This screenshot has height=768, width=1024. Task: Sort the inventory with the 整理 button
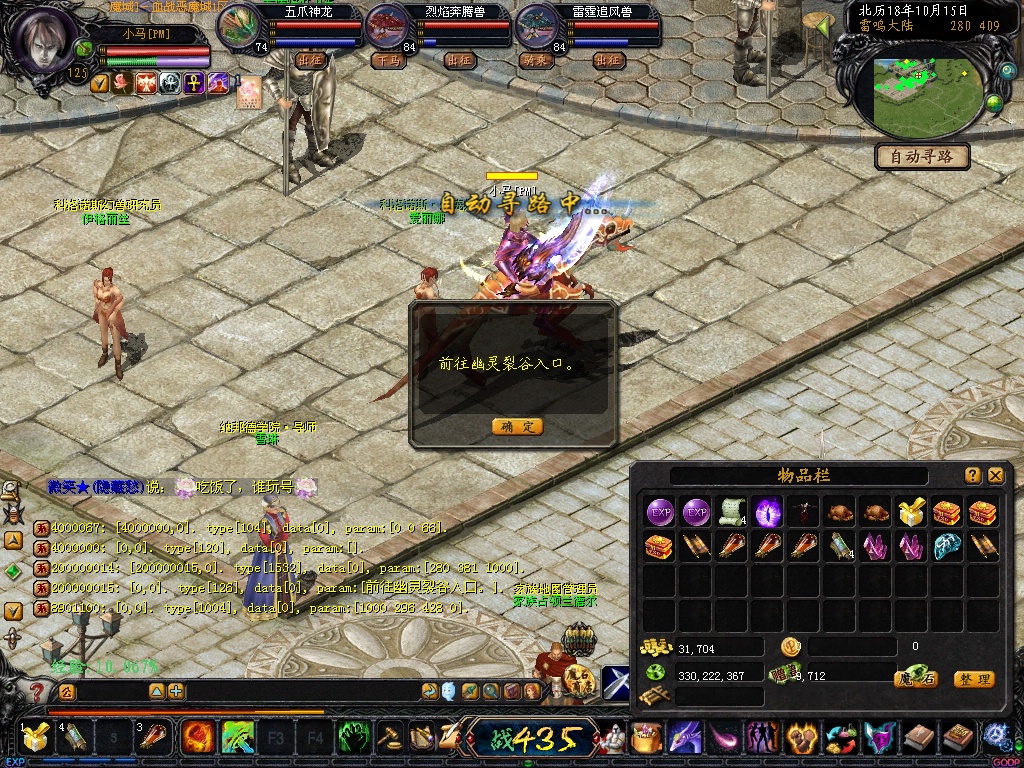[973, 679]
